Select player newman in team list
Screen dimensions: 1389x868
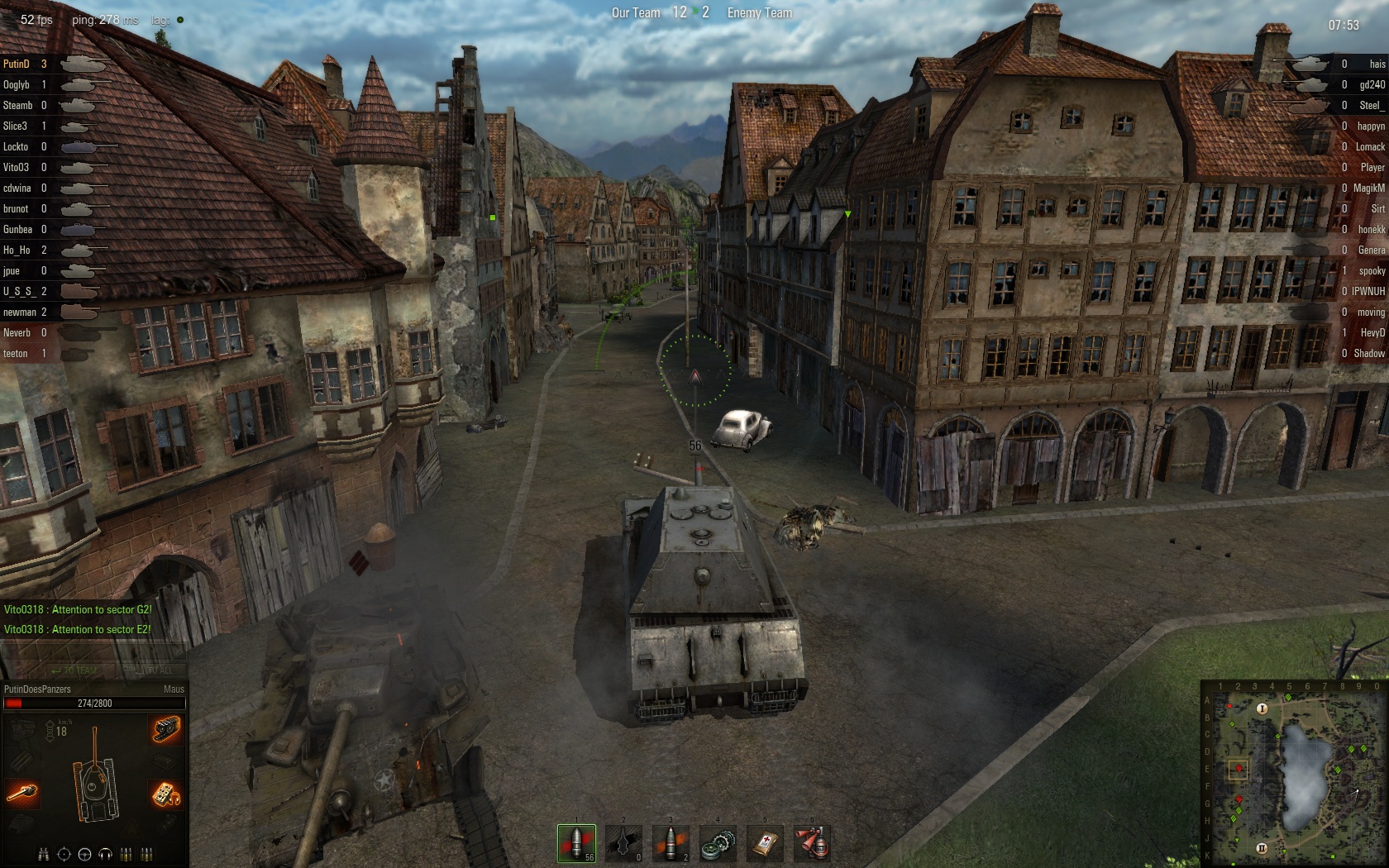tap(20, 312)
